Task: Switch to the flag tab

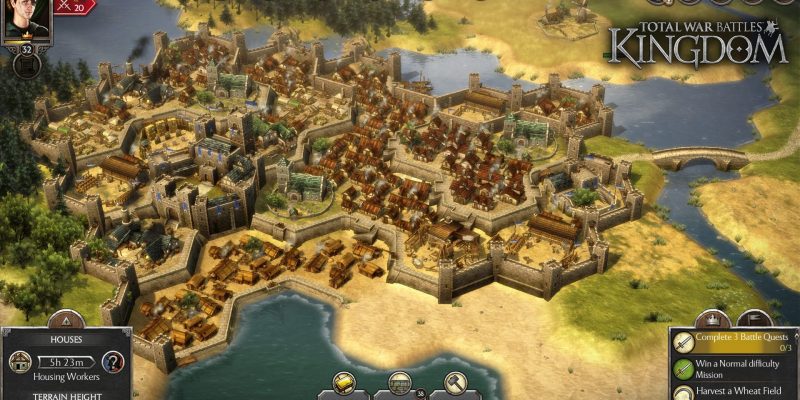Action: pyautogui.click(x=754, y=321)
